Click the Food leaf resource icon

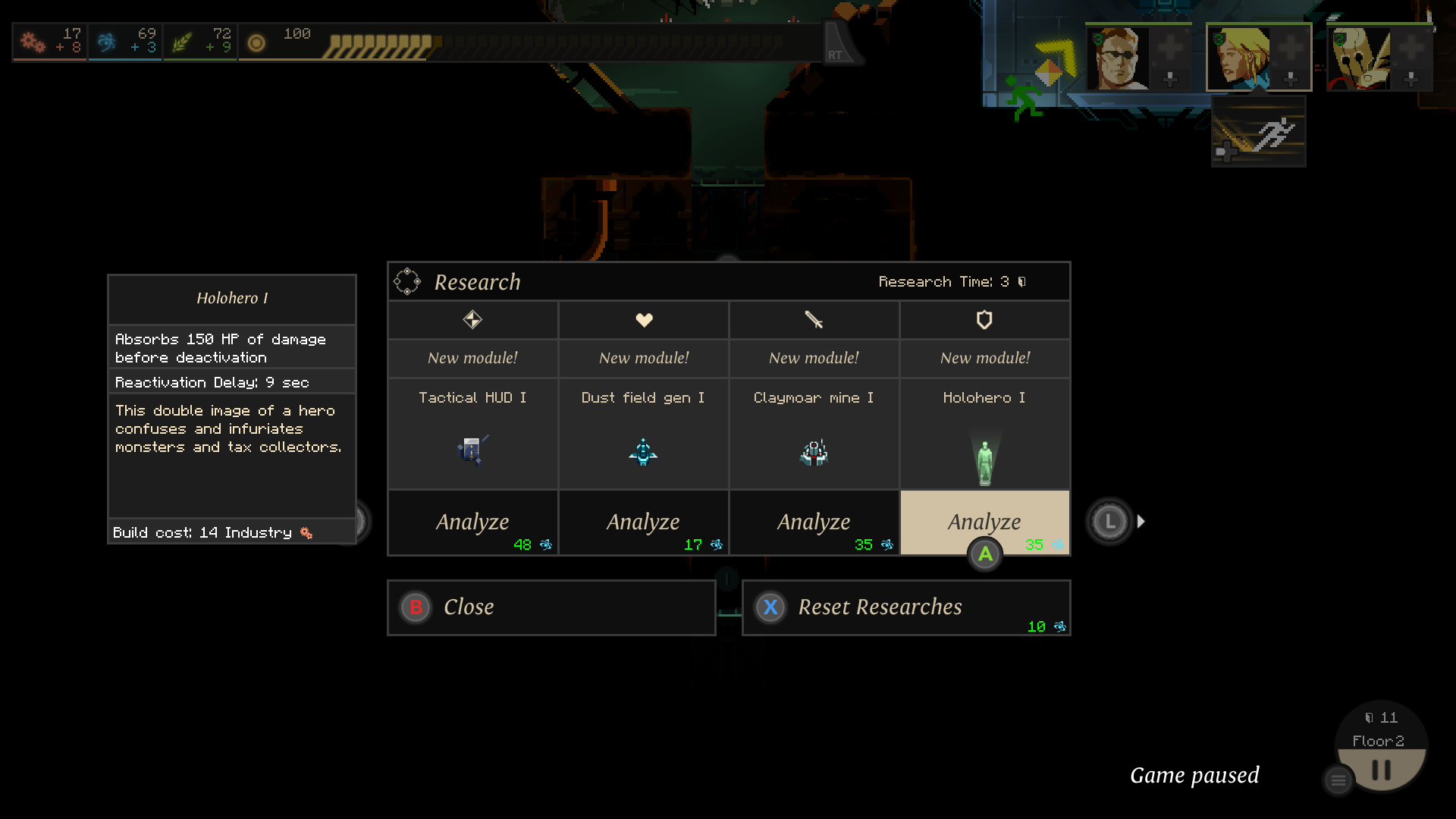180,42
